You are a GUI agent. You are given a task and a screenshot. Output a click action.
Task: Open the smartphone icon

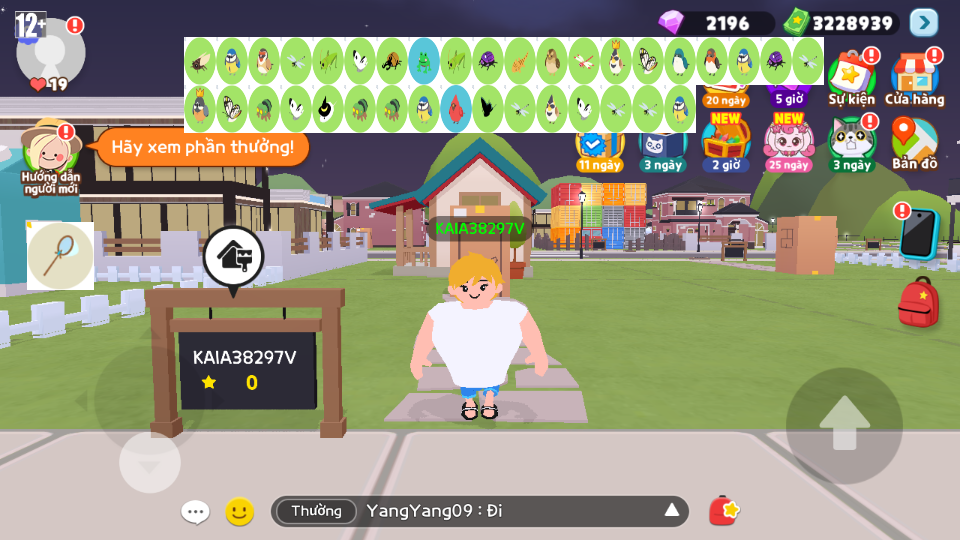tap(917, 233)
